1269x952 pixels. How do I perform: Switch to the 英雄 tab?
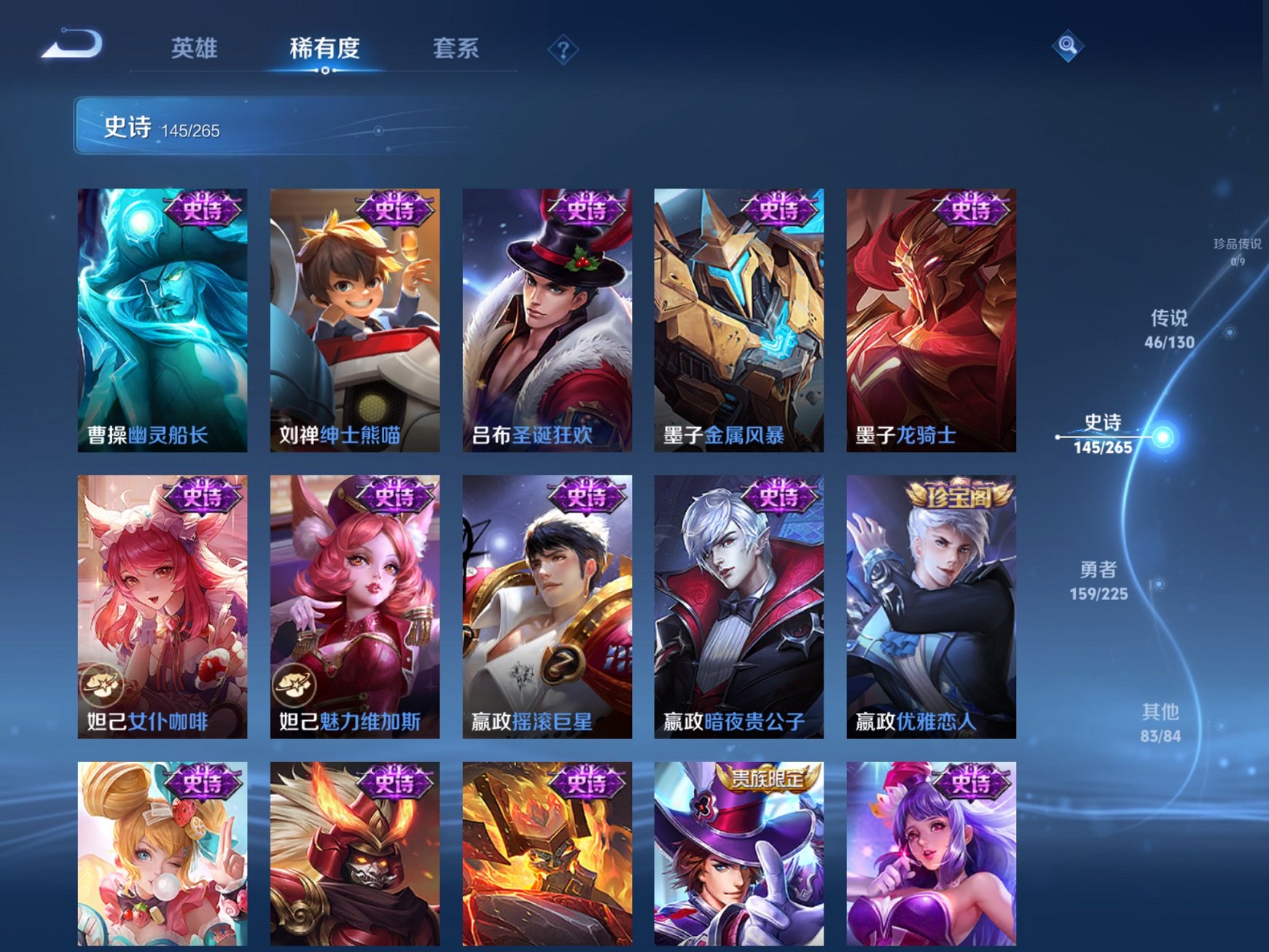click(x=195, y=47)
